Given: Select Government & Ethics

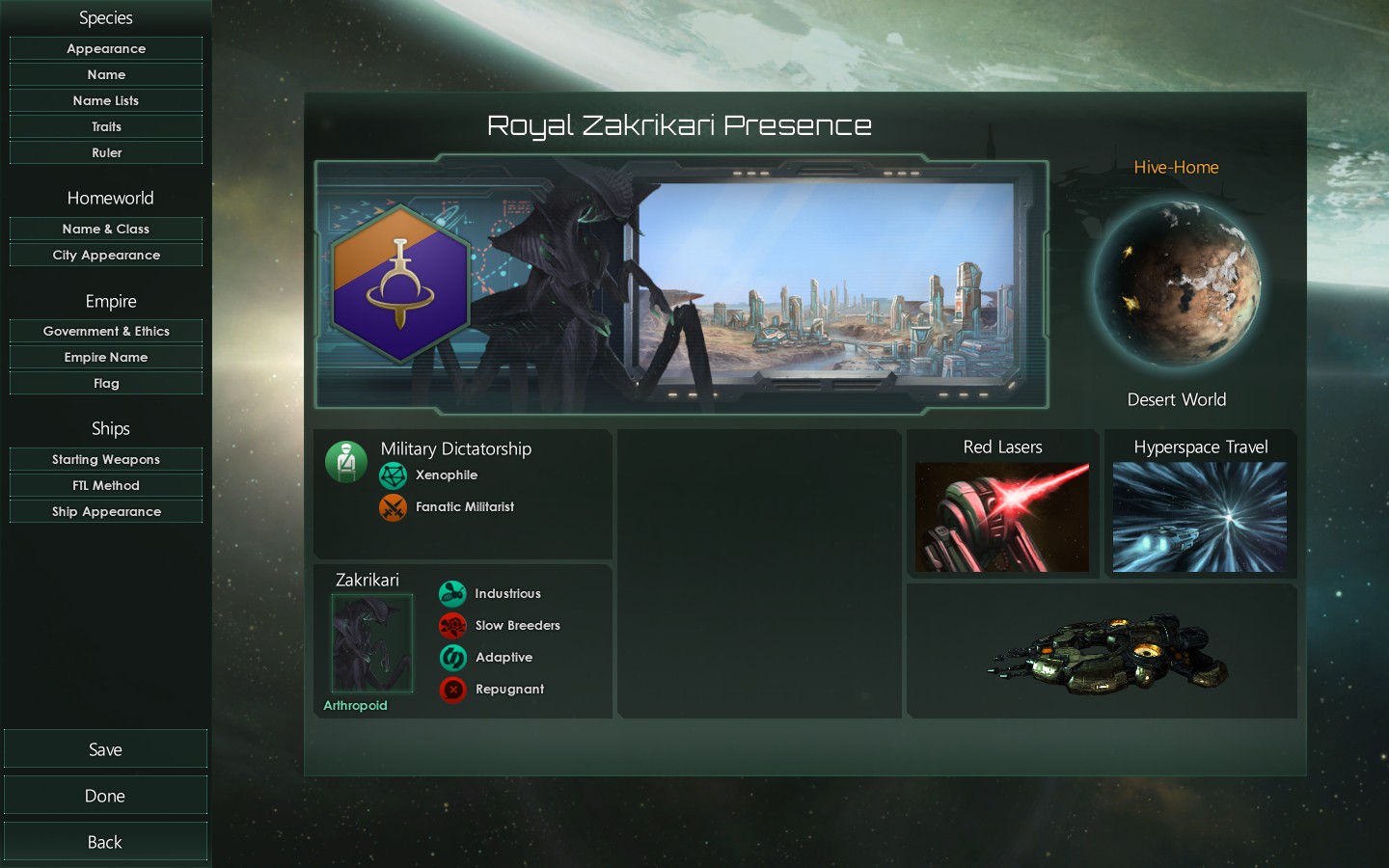Looking at the screenshot, I should (106, 331).
